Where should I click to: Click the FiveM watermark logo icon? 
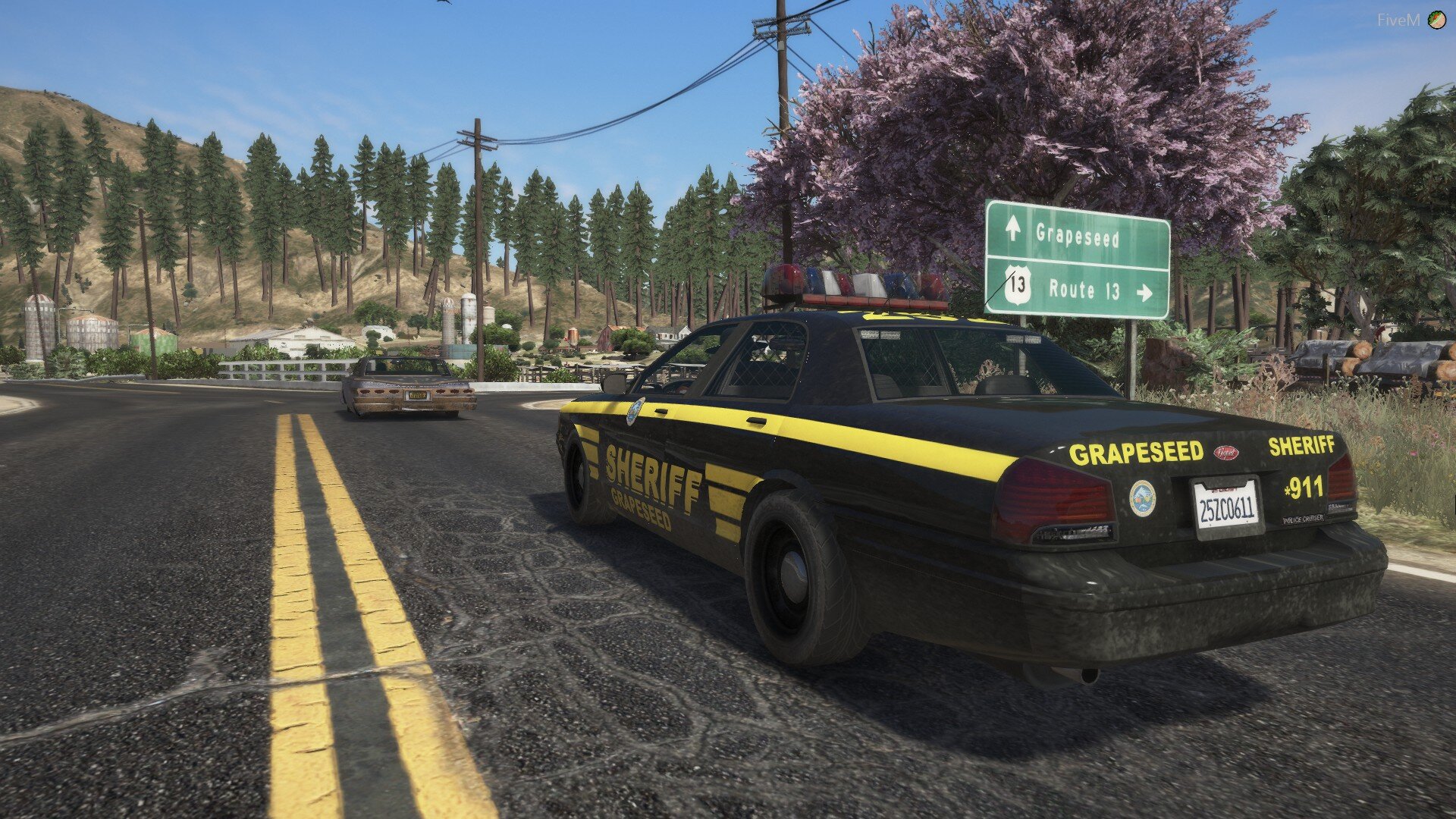click(1436, 20)
